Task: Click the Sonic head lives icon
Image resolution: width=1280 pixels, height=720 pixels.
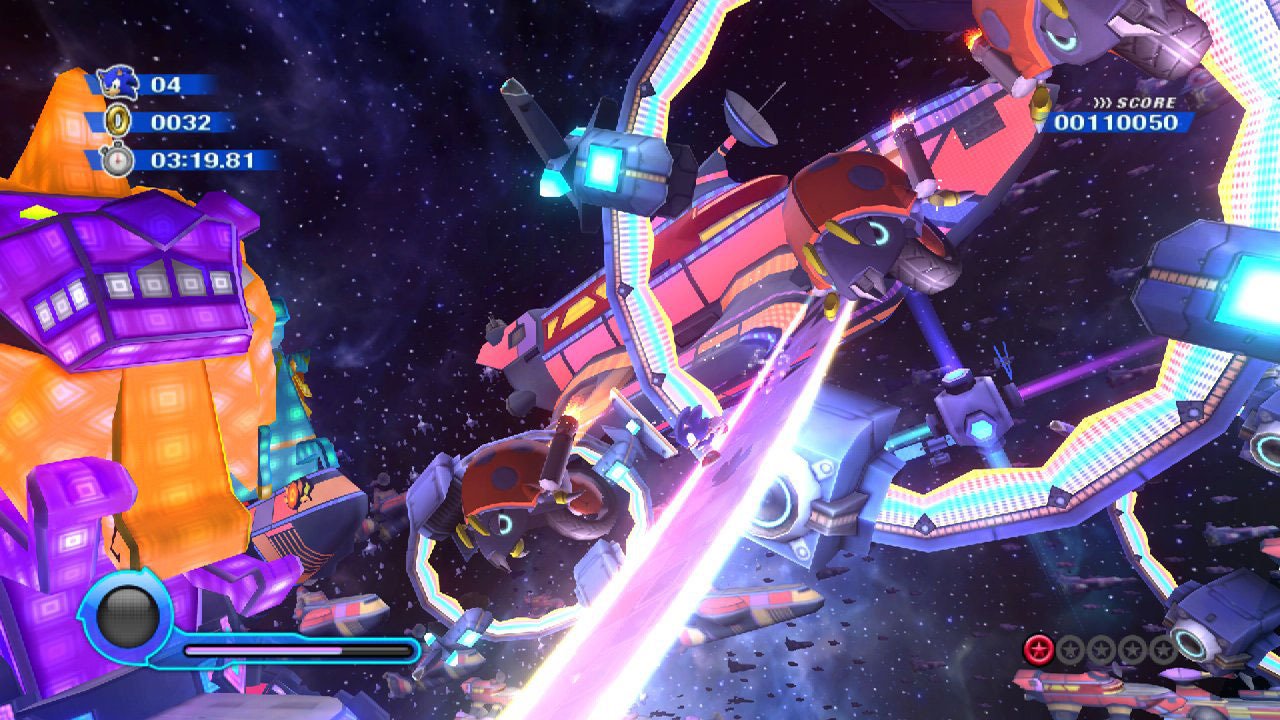Action: pyautogui.click(x=120, y=82)
